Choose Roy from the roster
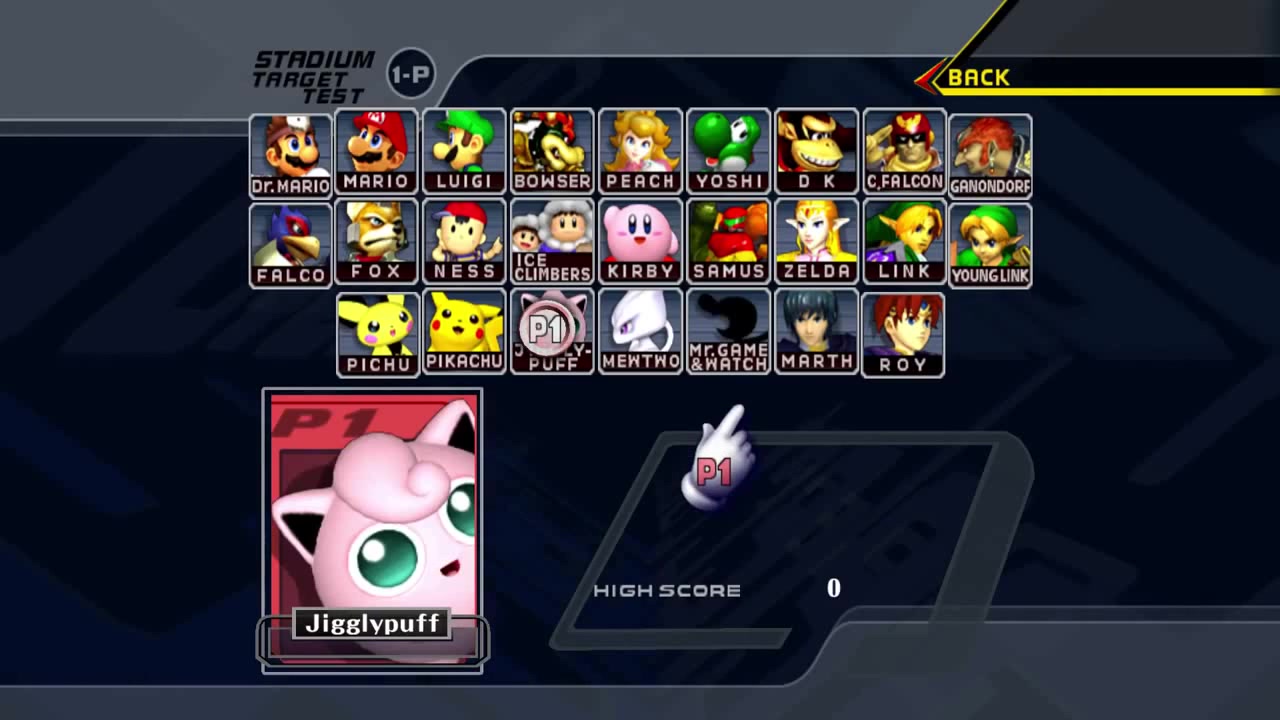This screenshot has width=1280, height=720. (x=903, y=334)
